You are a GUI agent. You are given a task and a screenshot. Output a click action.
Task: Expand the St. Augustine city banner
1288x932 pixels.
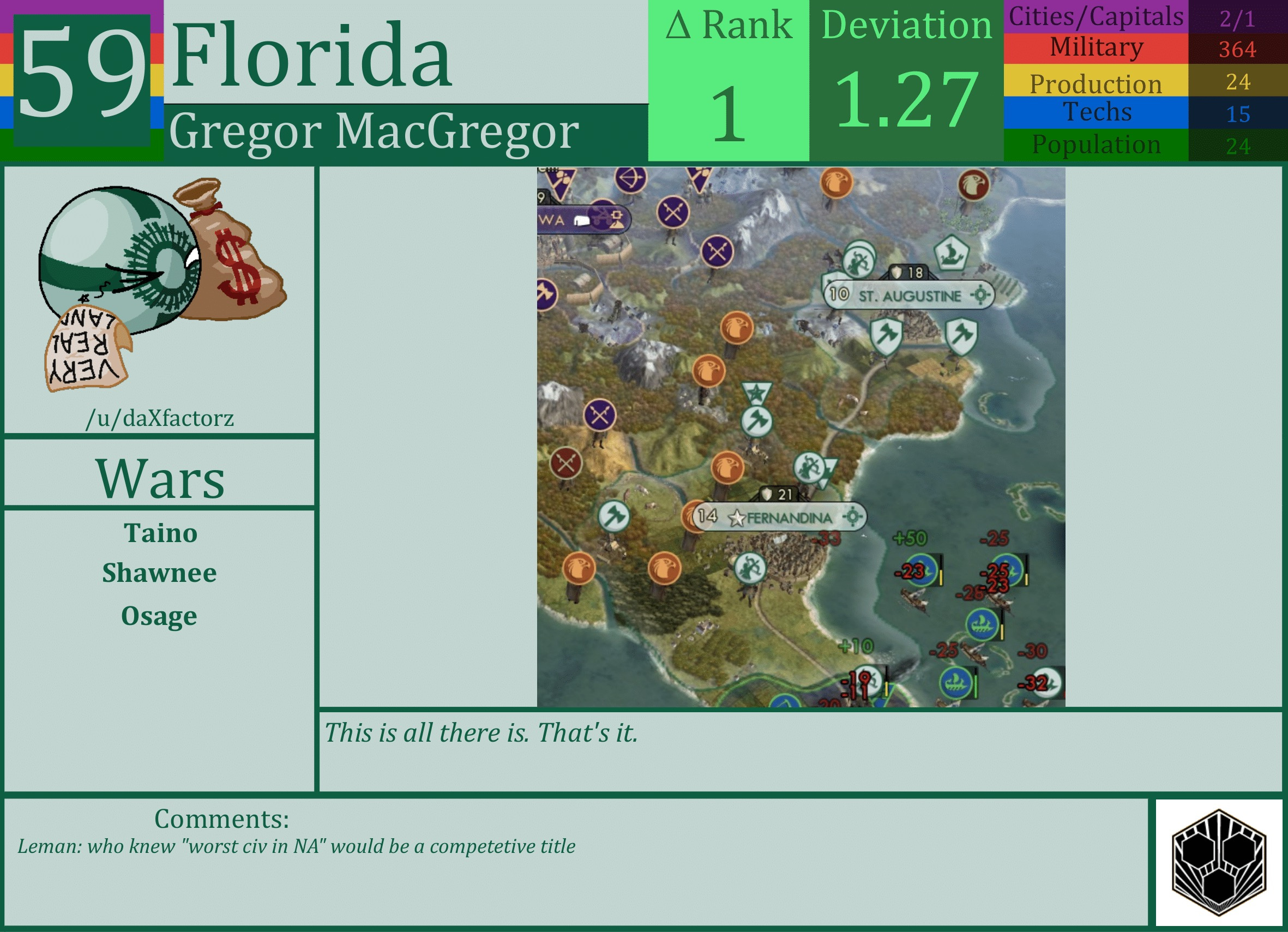tap(908, 296)
